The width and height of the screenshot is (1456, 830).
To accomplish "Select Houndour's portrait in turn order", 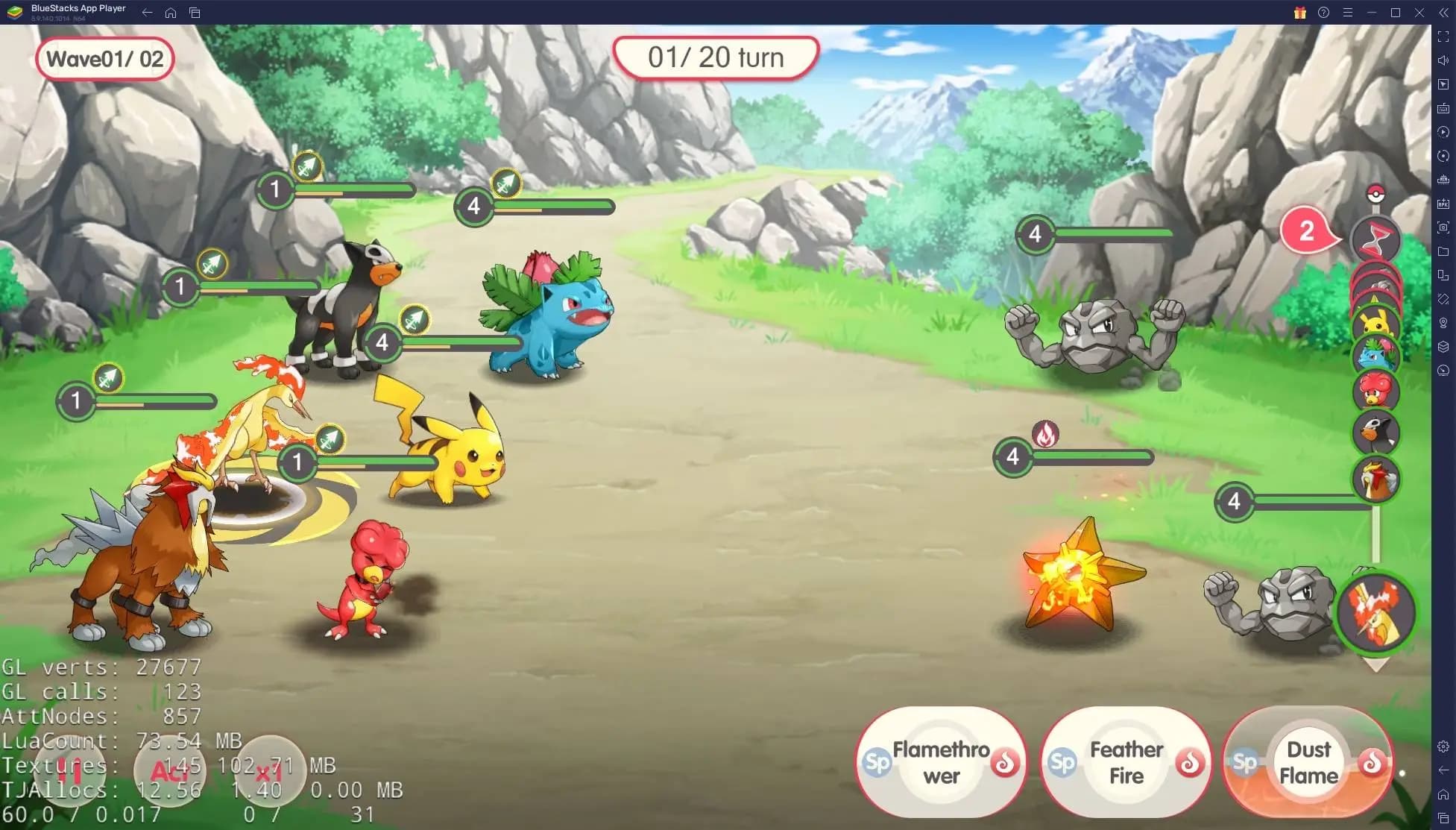I will coord(1376,433).
